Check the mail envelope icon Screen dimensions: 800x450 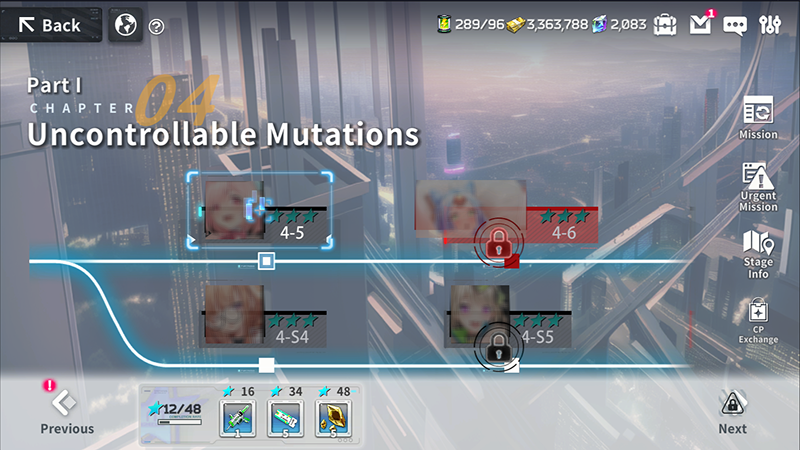(x=701, y=24)
